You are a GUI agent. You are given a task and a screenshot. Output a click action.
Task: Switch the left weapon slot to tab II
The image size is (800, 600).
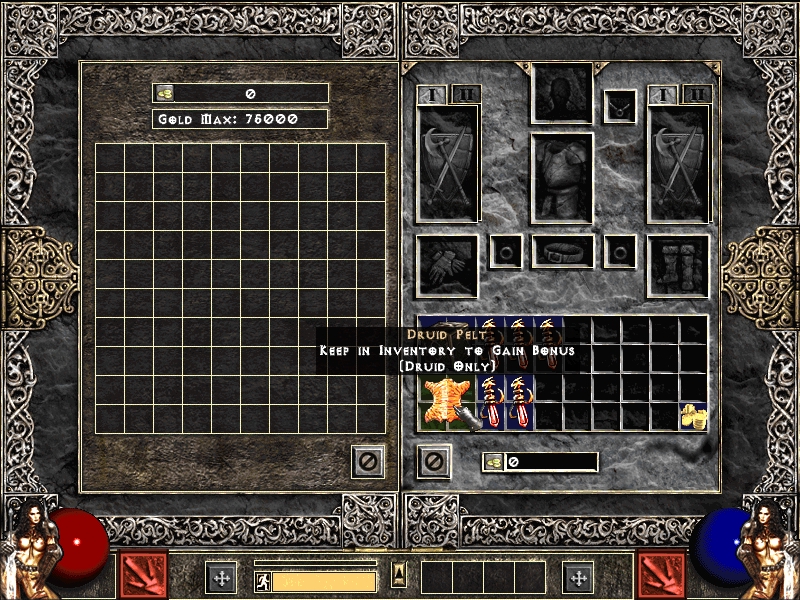point(466,95)
